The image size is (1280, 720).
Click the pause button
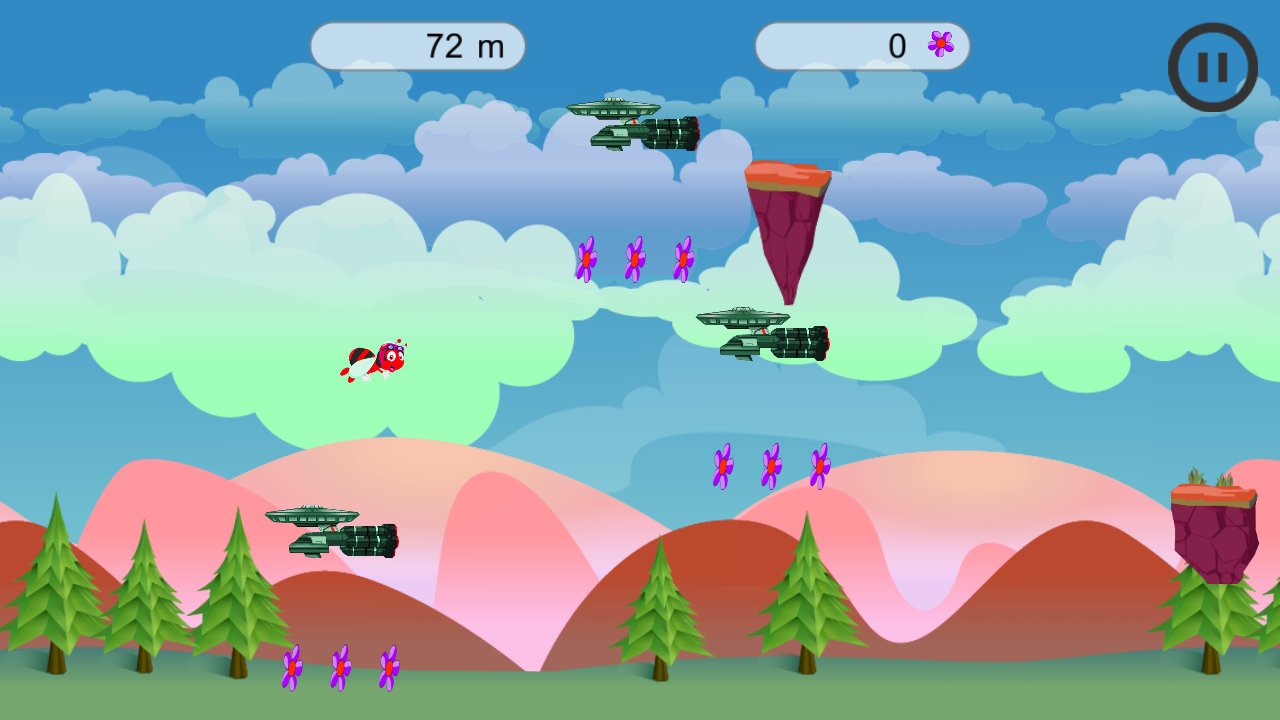[x=1213, y=67]
